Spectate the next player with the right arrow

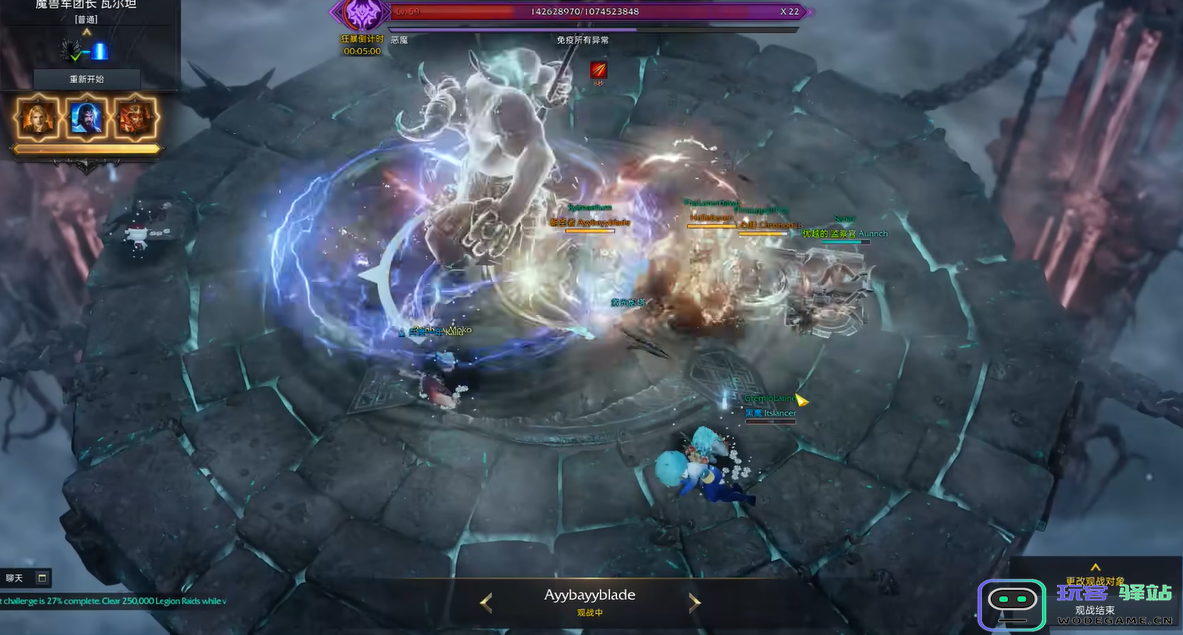pos(695,602)
